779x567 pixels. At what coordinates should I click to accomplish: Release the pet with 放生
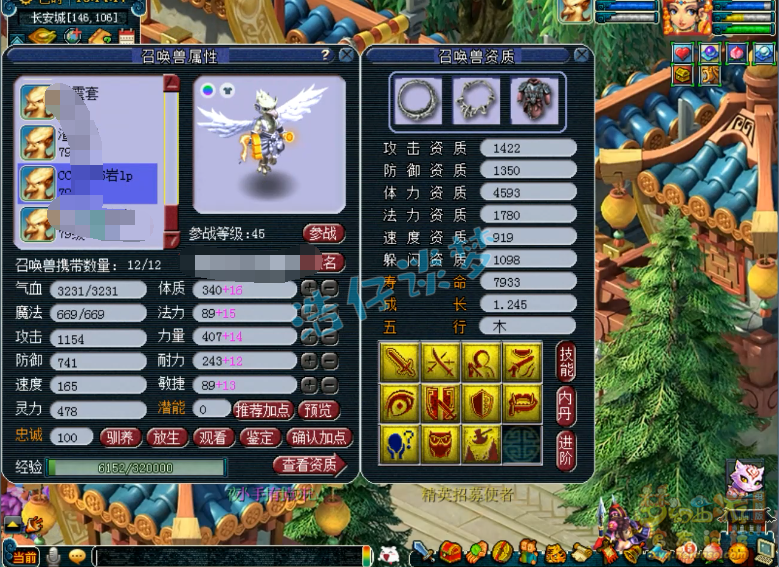tap(166, 437)
